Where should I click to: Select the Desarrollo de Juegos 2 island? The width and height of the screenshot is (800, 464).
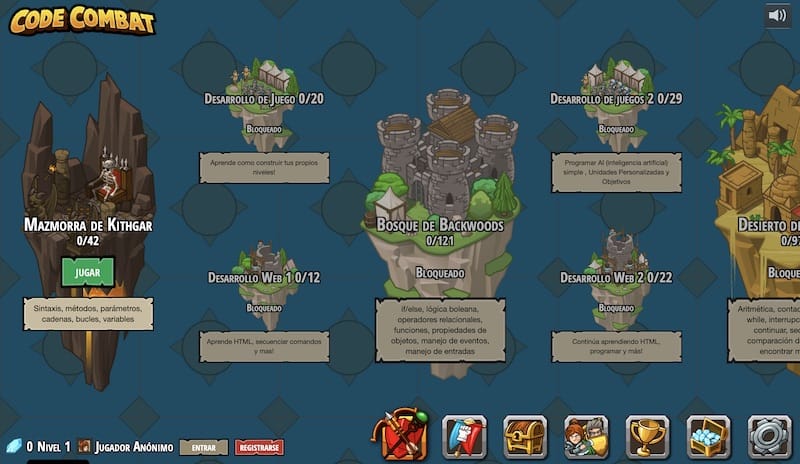(616, 83)
